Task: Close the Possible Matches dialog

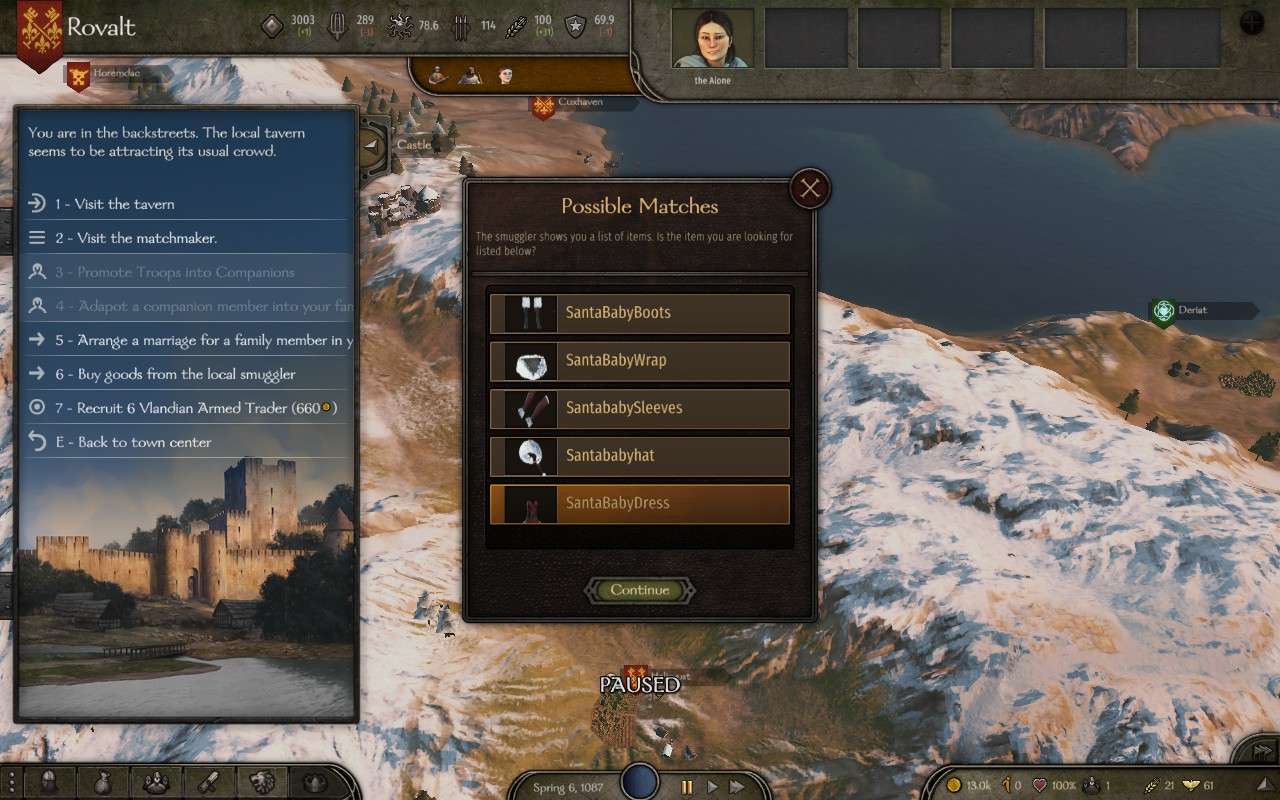Action: pyautogui.click(x=810, y=188)
